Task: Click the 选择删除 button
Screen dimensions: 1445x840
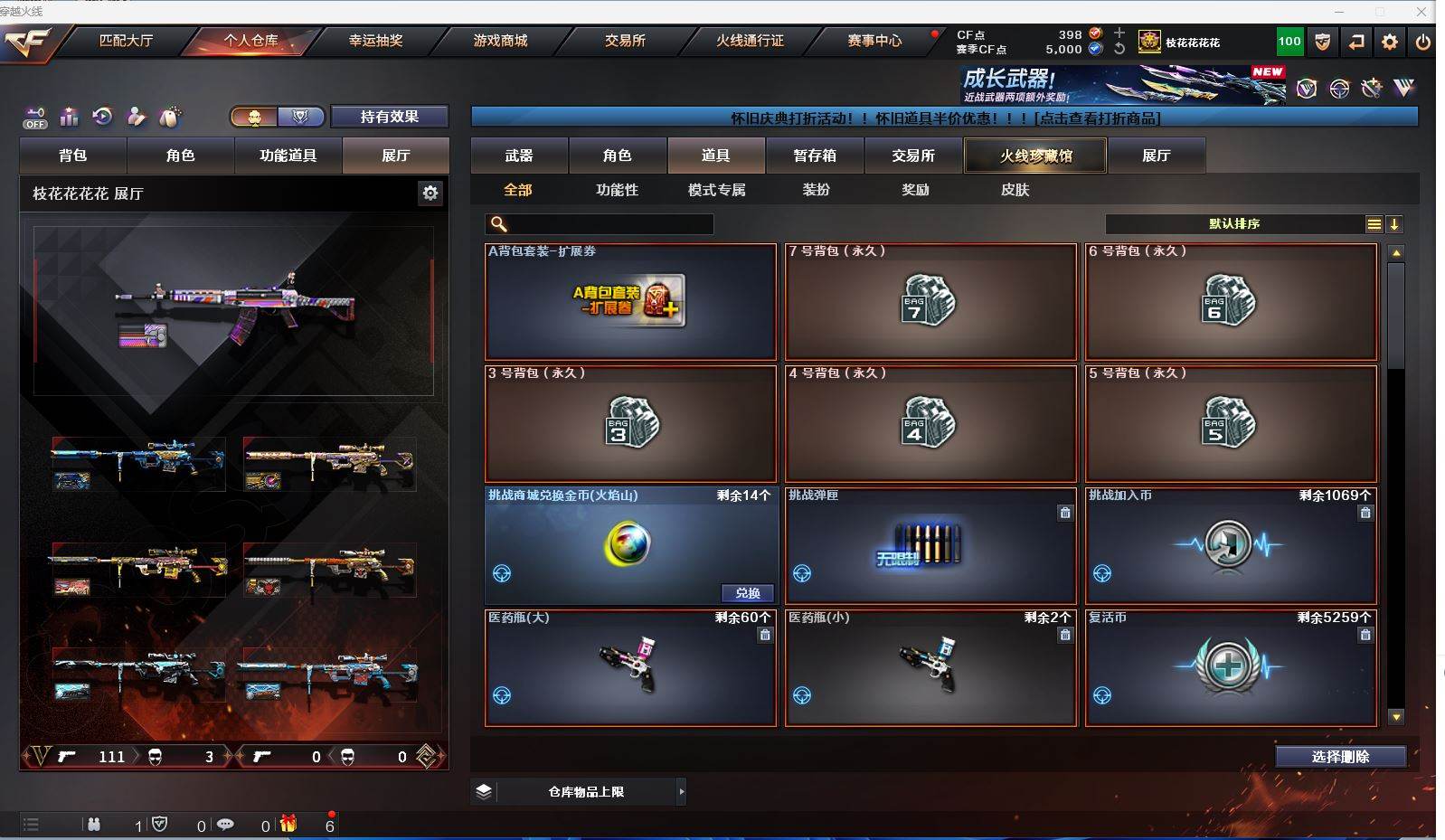Action: 1340,757
